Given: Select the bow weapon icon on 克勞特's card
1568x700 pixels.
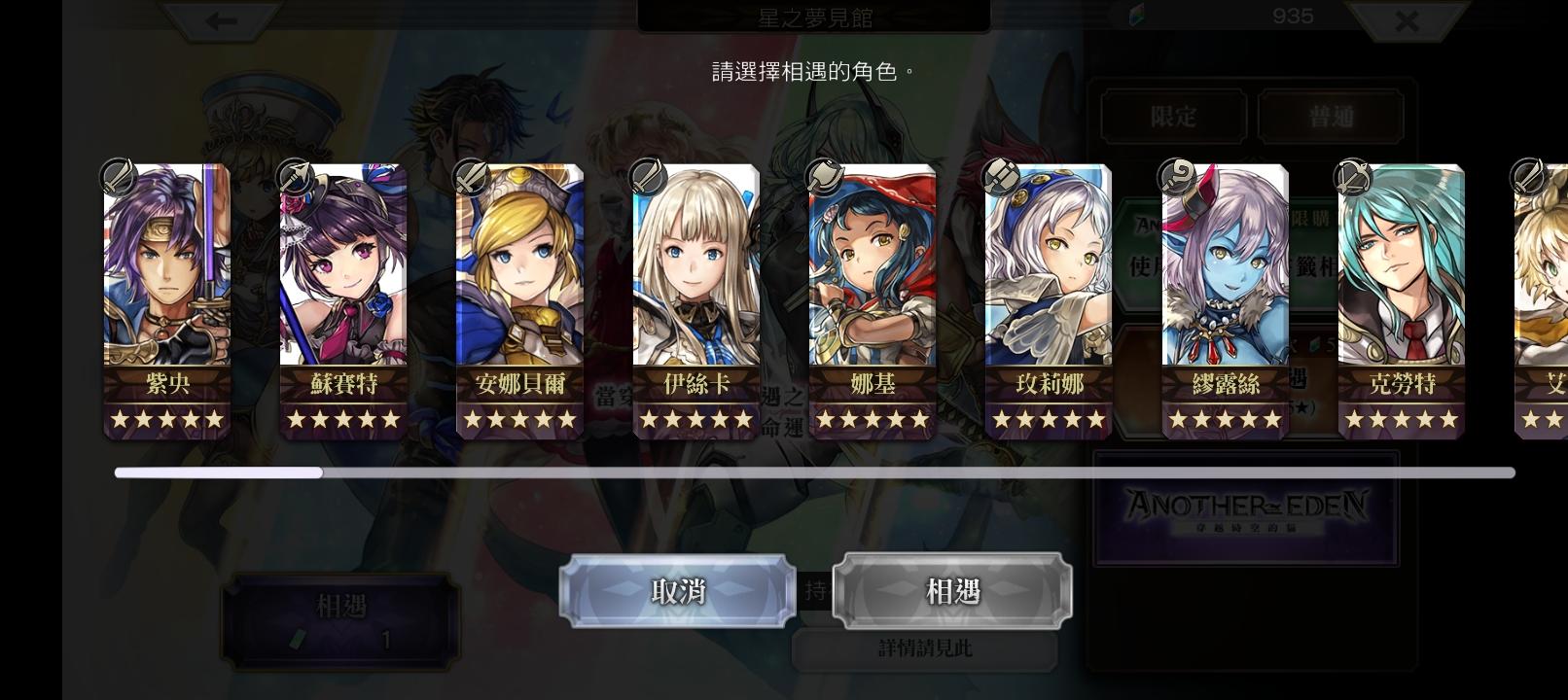Looking at the screenshot, I should (x=1355, y=176).
